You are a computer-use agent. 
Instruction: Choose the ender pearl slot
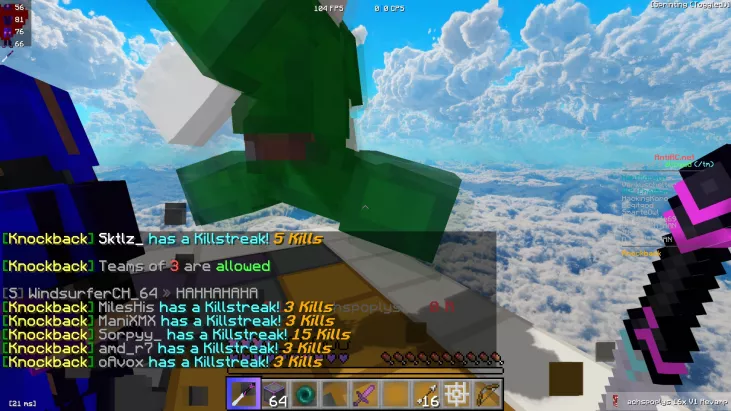coord(305,394)
